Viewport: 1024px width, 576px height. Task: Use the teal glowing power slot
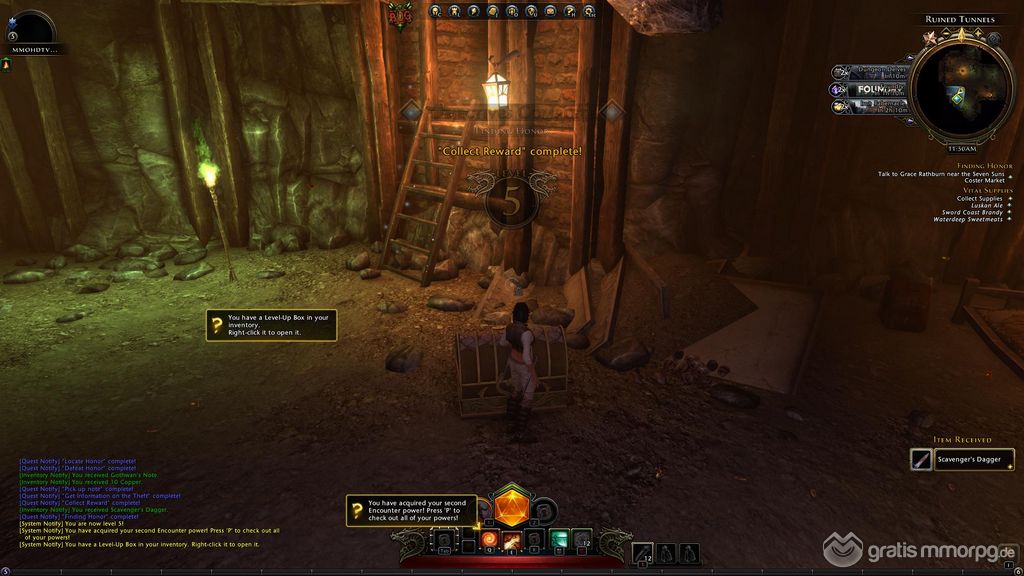pos(559,538)
